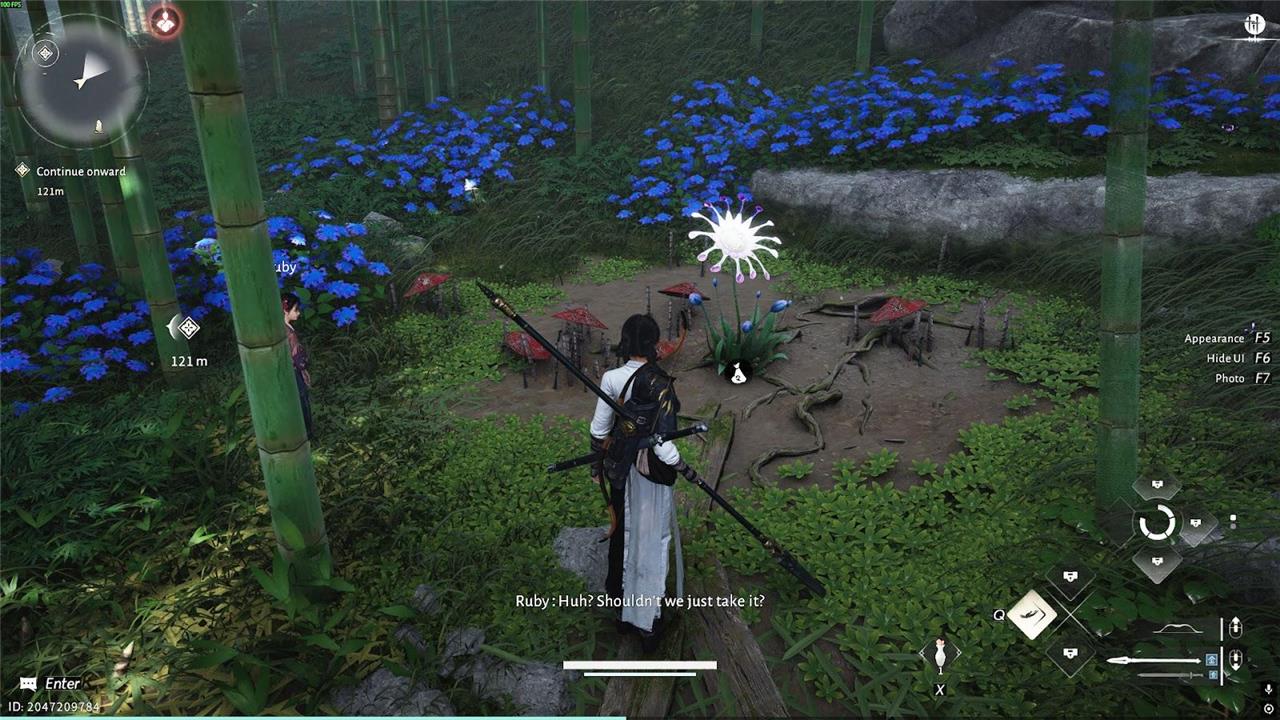The image size is (1280, 720).
Task: Click the circular ring gauge in skill wheel
Action: pyautogui.click(x=1157, y=523)
